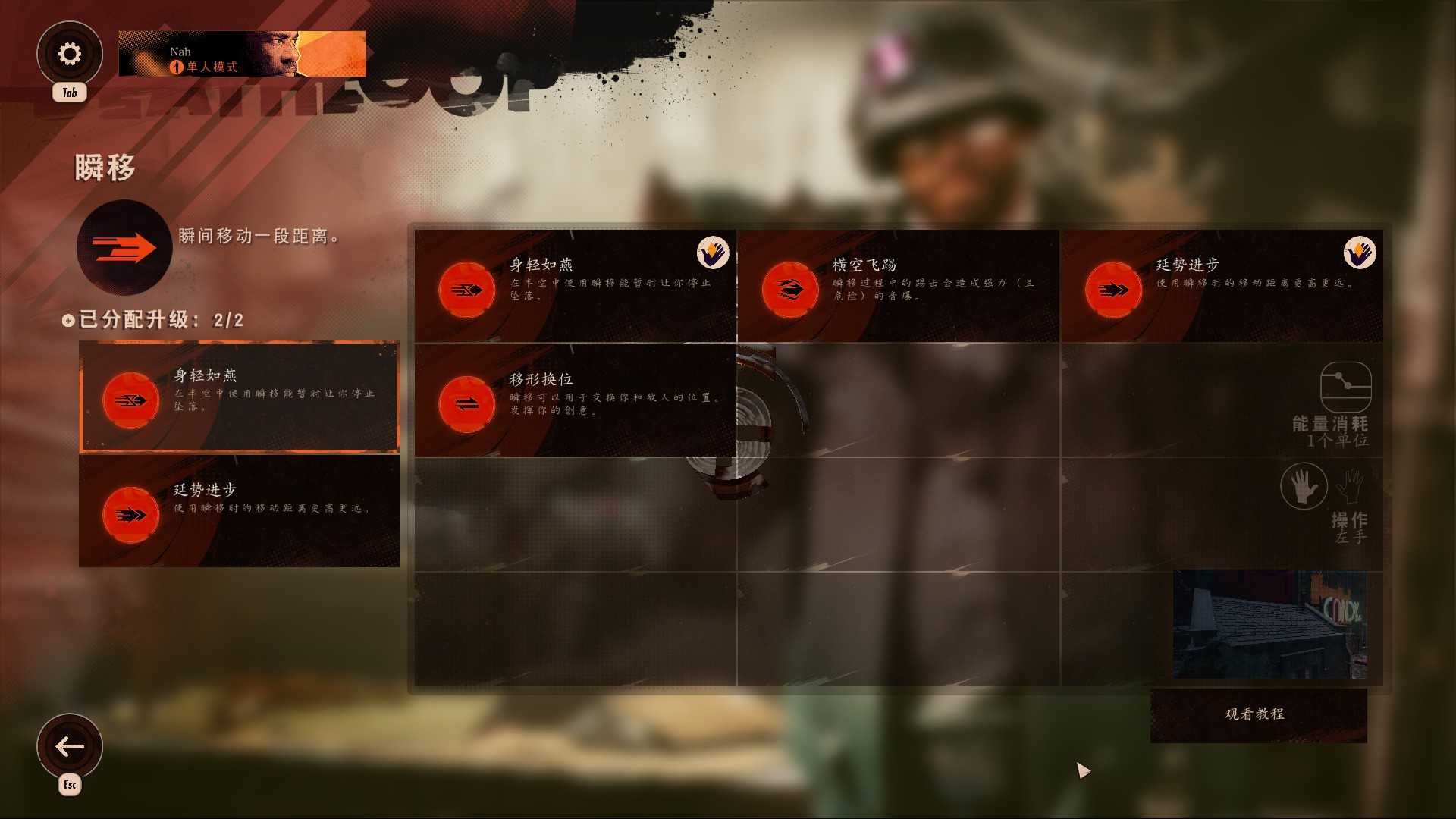Open the 延势进步 equipped slot details
Screen dimensions: 1456x819
240,510
